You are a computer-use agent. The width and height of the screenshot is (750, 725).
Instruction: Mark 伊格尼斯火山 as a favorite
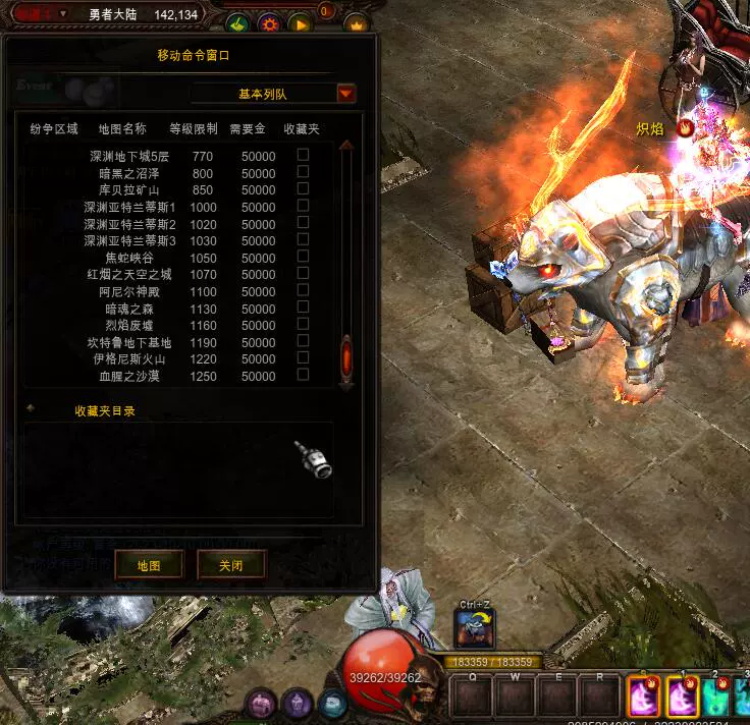303,358
